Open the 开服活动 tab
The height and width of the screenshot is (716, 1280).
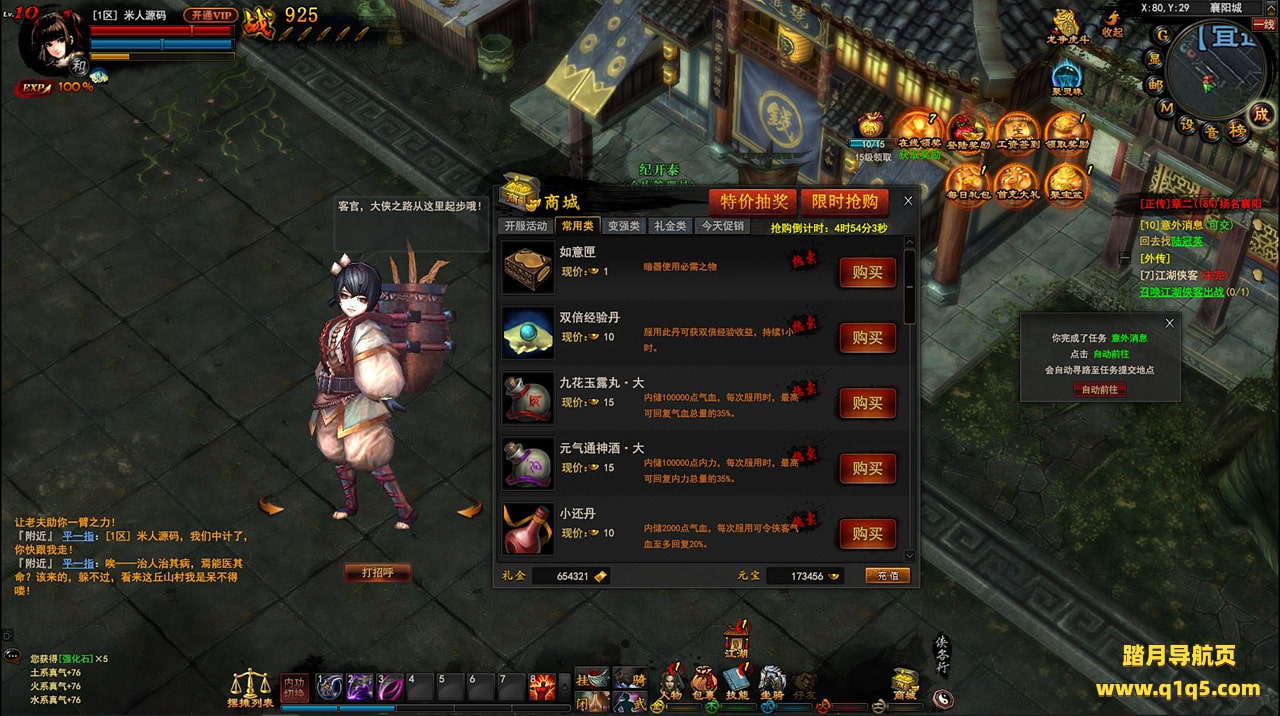pos(526,226)
